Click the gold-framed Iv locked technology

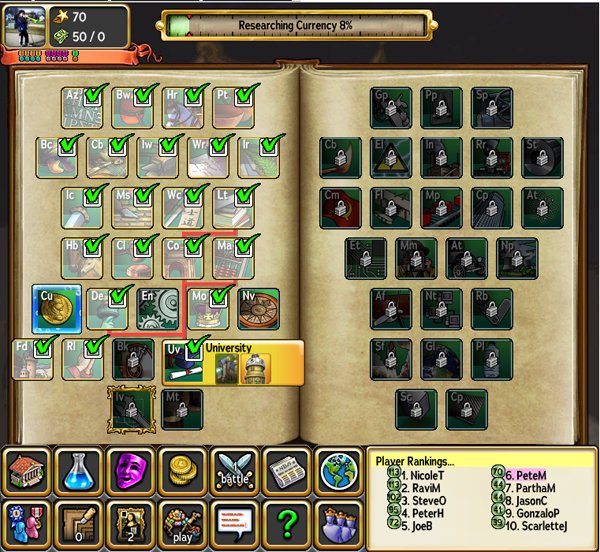pos(133,409)
